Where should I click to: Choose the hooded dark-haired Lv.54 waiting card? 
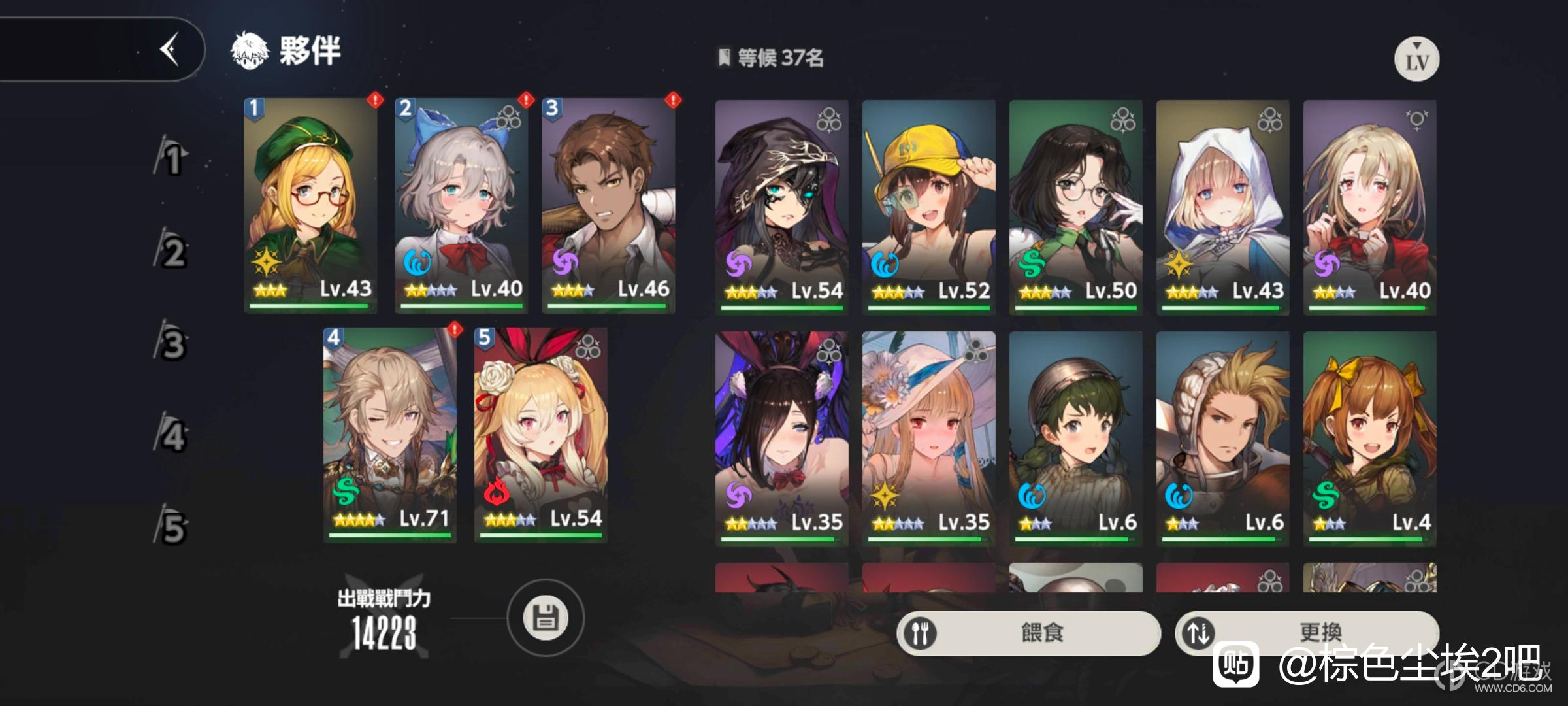click(x=781, y=207)
